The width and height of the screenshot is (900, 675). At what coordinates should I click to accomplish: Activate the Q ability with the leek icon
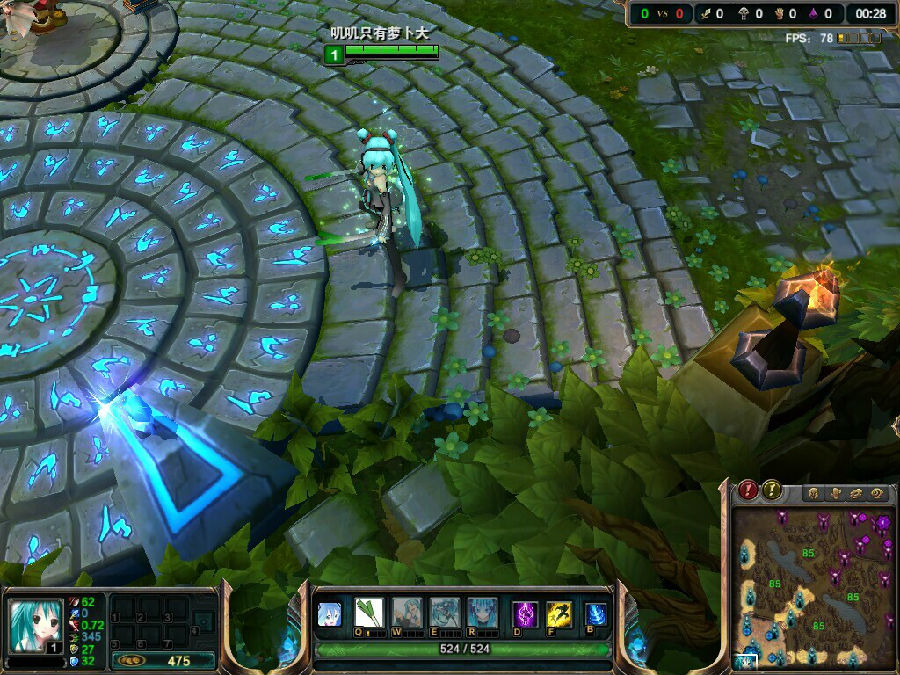(370, 613)
